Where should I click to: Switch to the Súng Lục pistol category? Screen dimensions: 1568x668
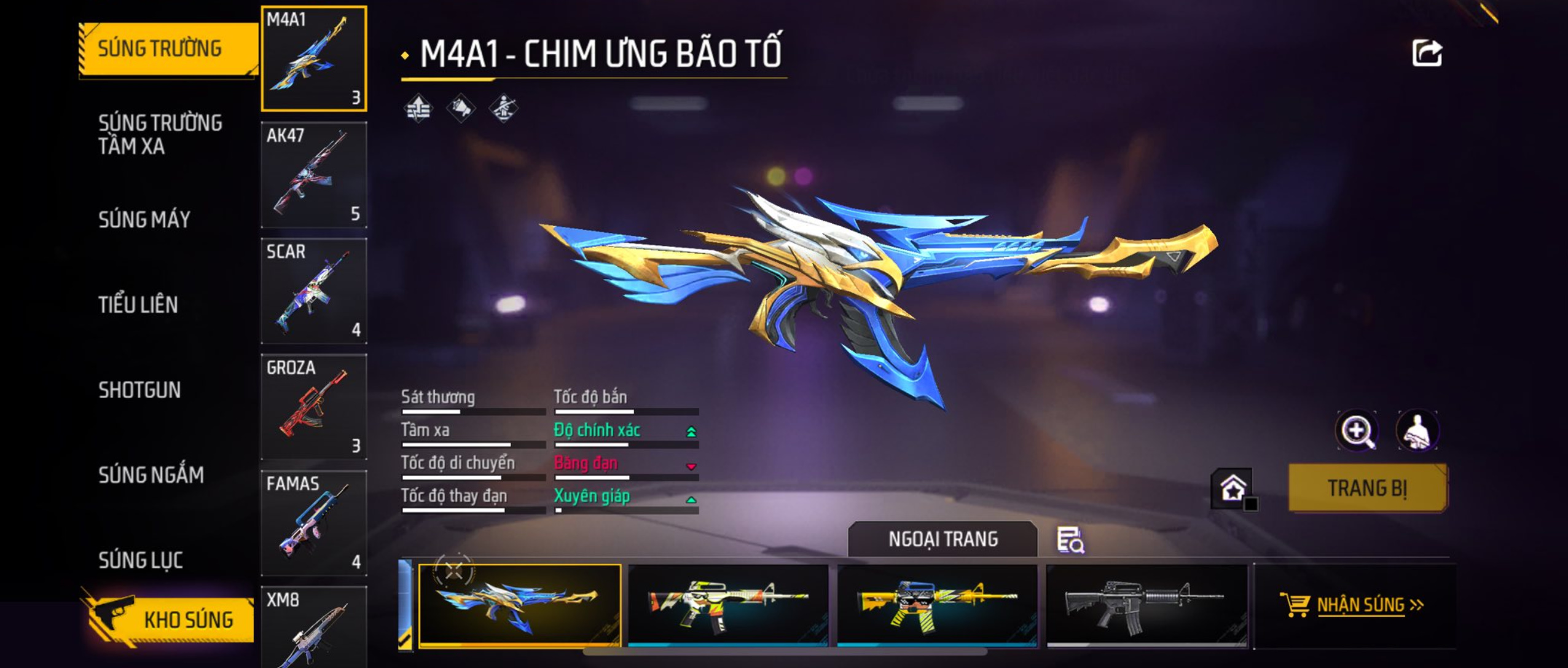tap(141, 560)
